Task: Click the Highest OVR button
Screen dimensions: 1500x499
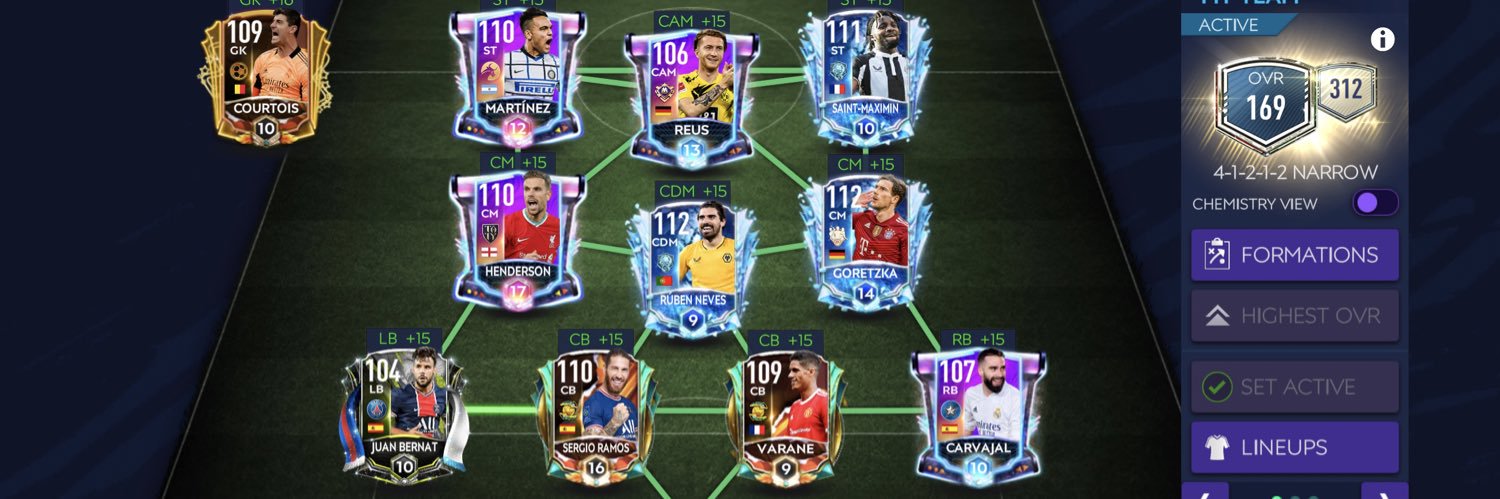Action: (x=1294, y=316)
